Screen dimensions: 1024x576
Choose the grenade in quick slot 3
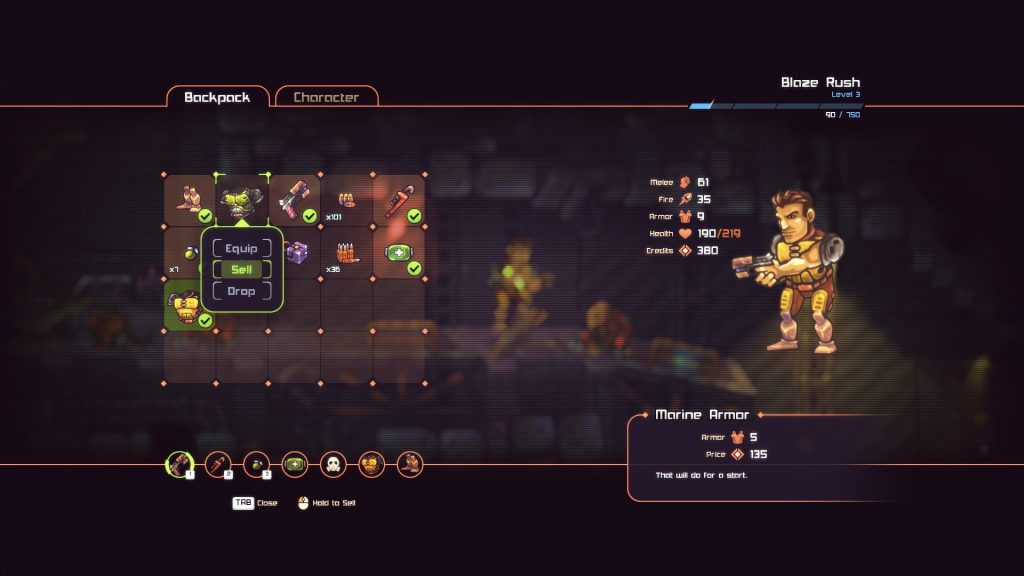(256, 464)
